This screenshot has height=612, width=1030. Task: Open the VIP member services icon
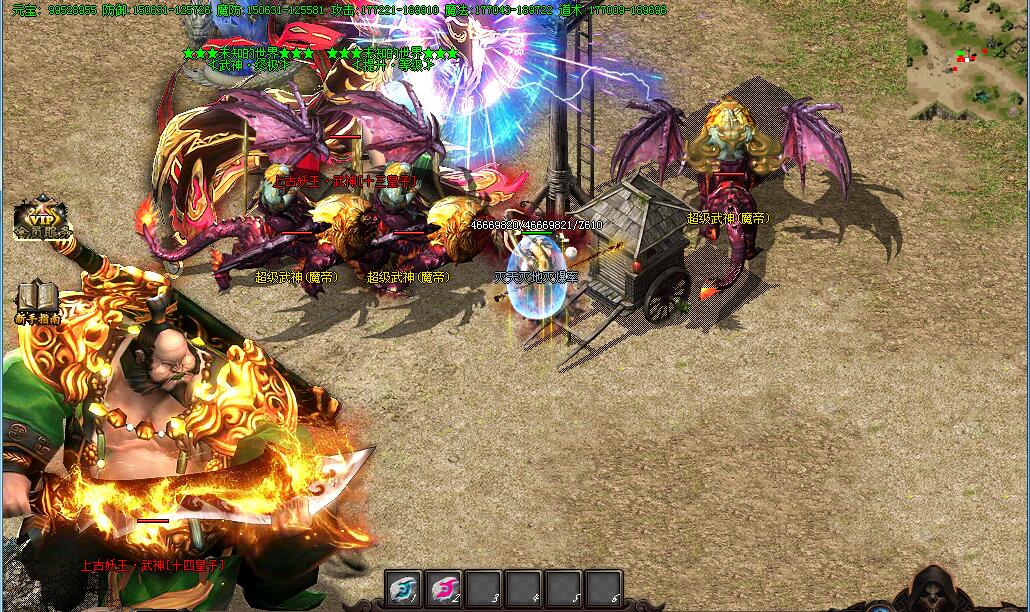[x=41, y=218]
